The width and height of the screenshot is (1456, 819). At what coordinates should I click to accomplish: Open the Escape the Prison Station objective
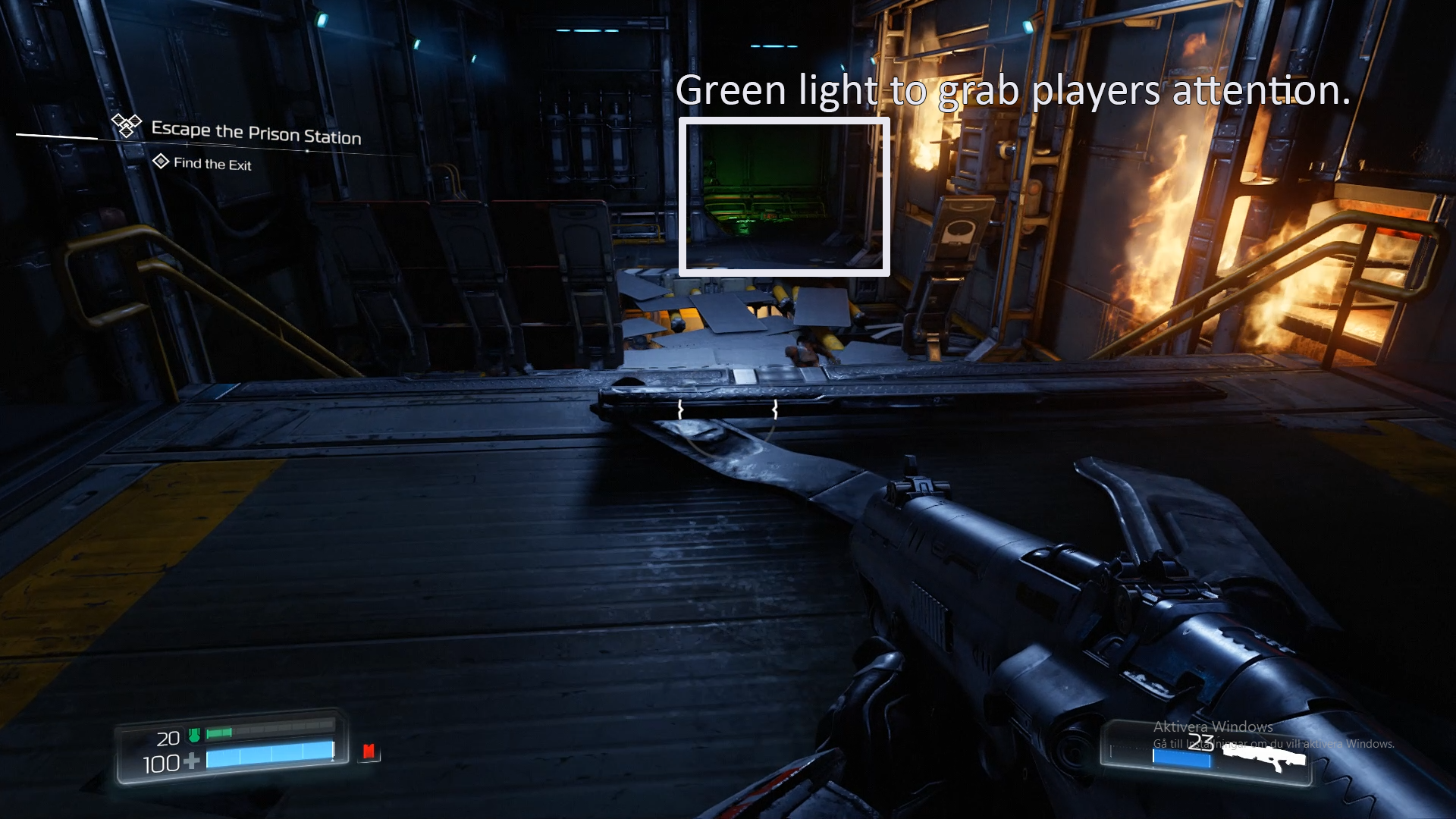point(256,133)
